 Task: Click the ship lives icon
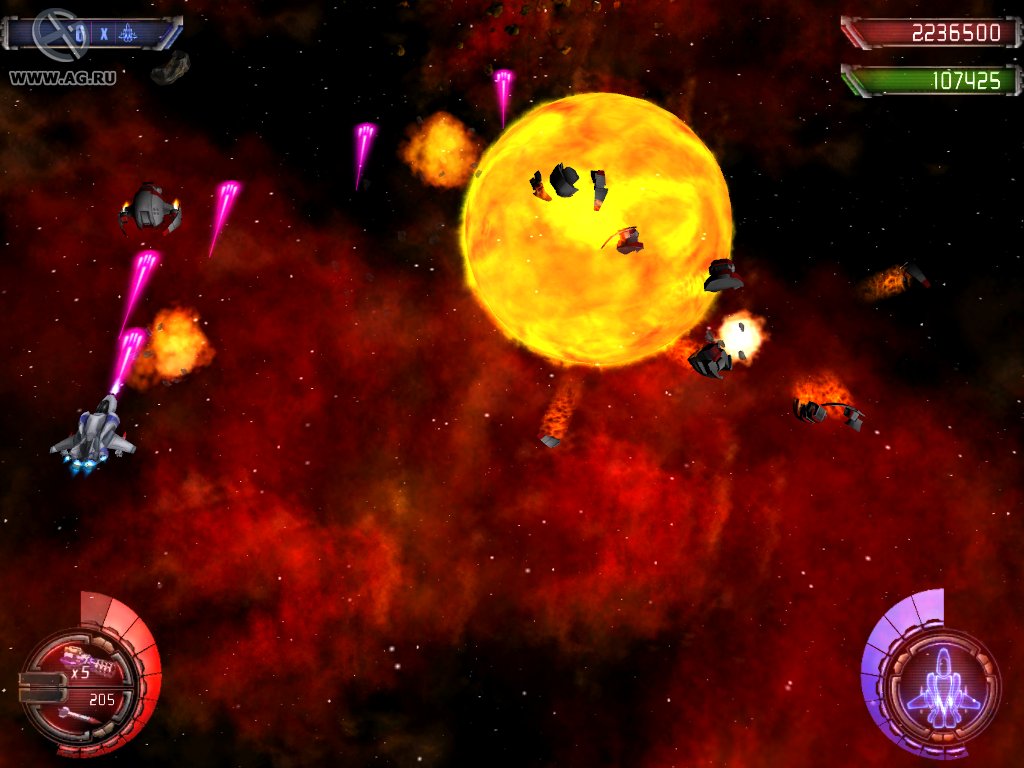[129, 34]
